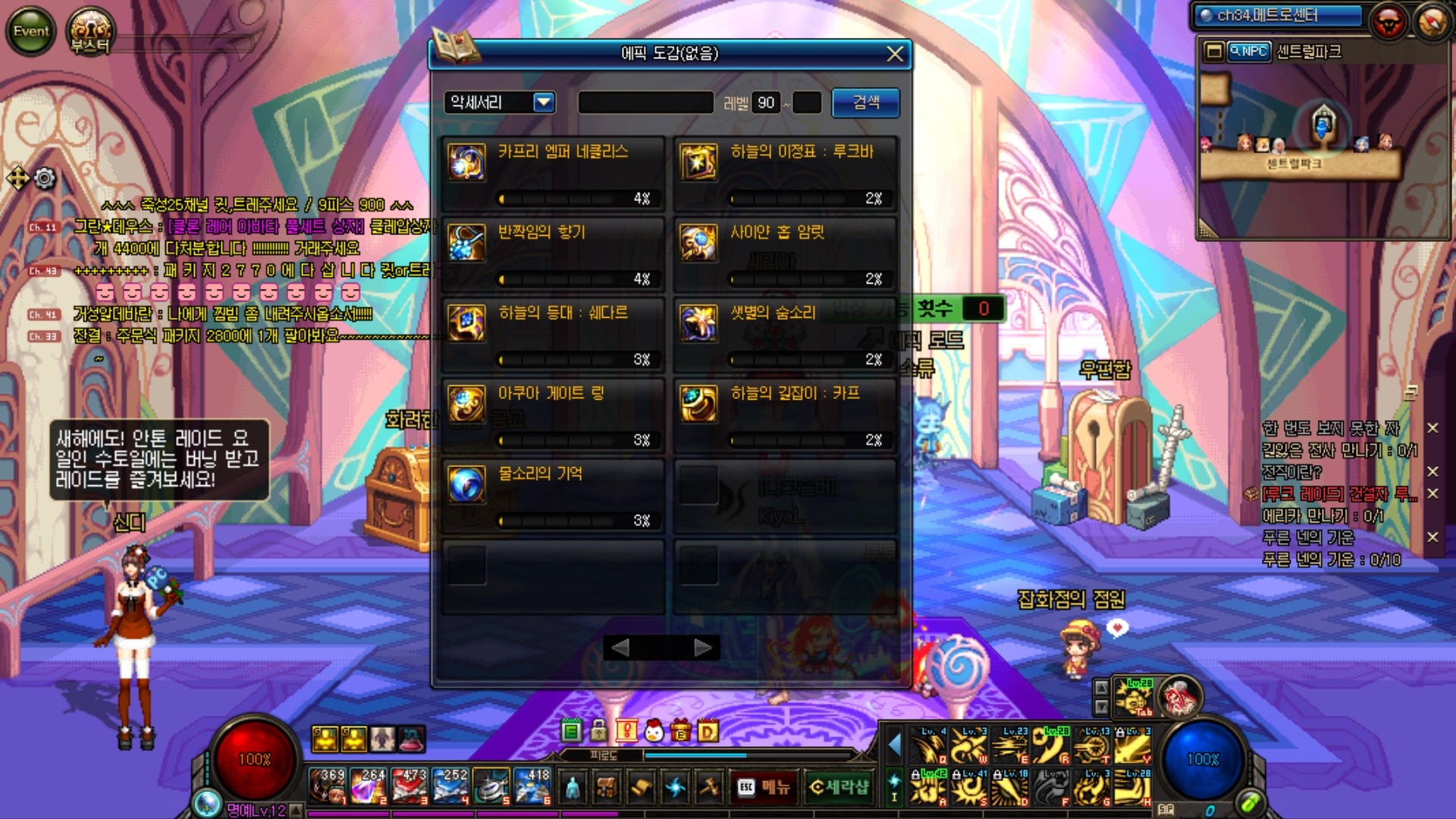Open the ESC 메뉴 button
The height and width of the screenshot is (819, 1456).
tap(764, 787)
